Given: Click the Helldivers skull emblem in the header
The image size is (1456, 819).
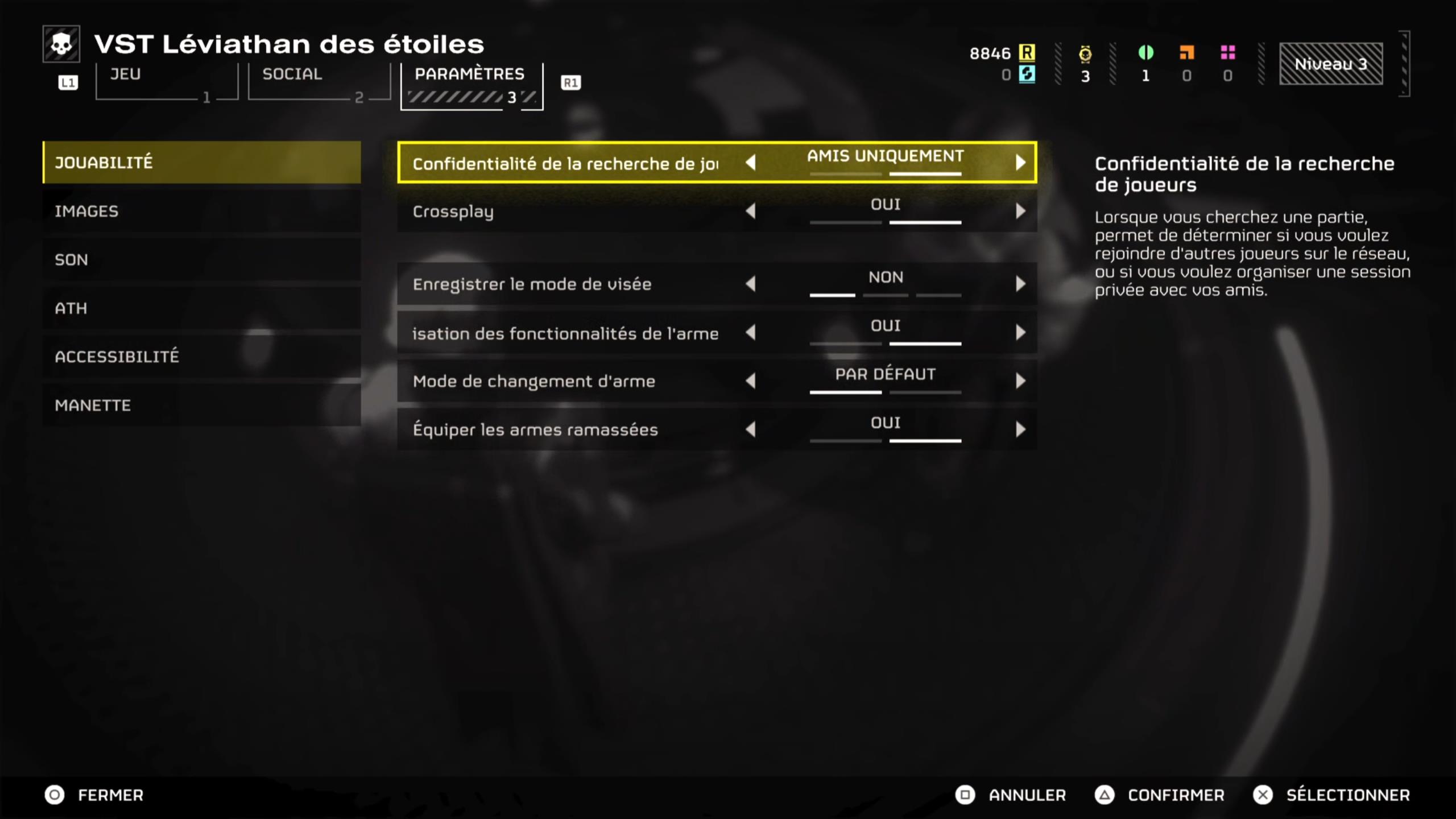Looking at the screenshot, I should coord(63,43).
